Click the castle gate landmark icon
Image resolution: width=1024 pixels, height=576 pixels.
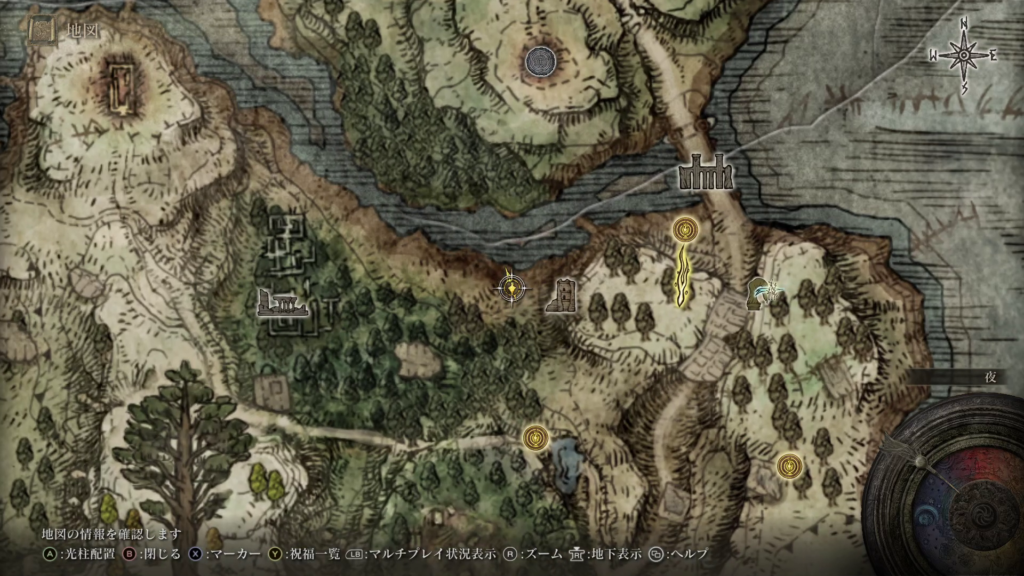coord(707,173)
